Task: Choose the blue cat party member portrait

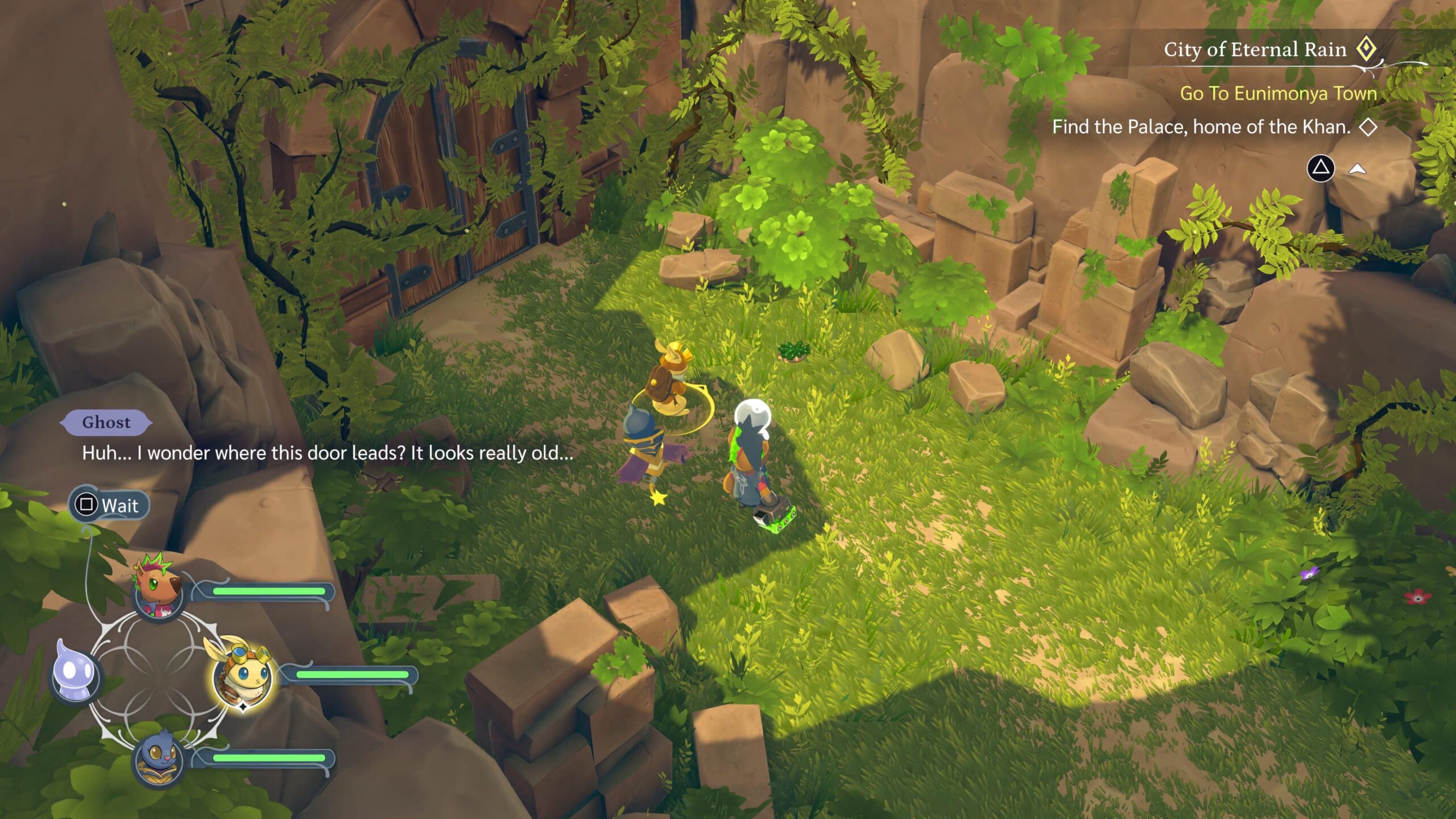Action: pyautogui.click(x=158, y=759)
